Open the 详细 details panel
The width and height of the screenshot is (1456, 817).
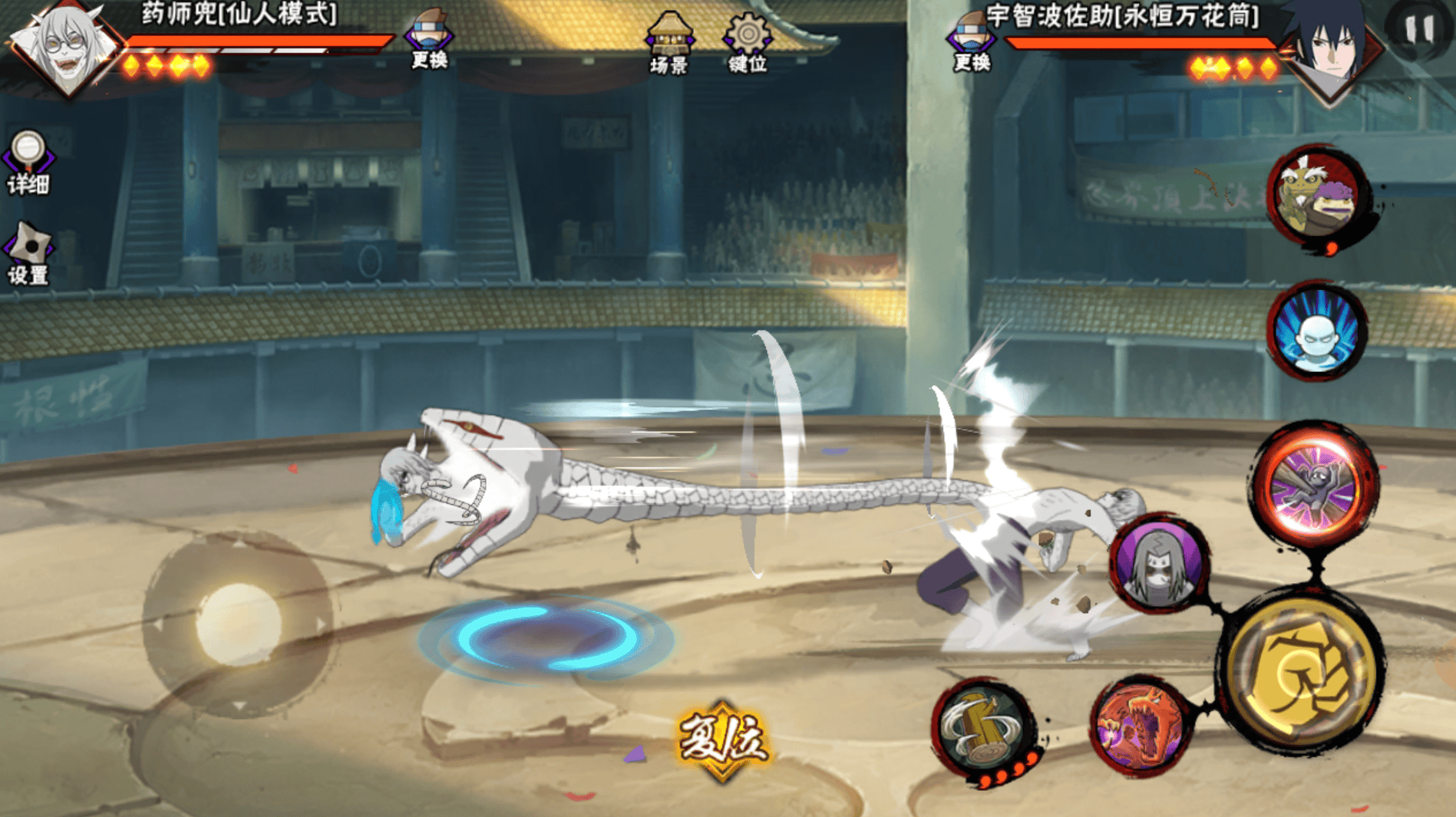click(x=28, y=162)
